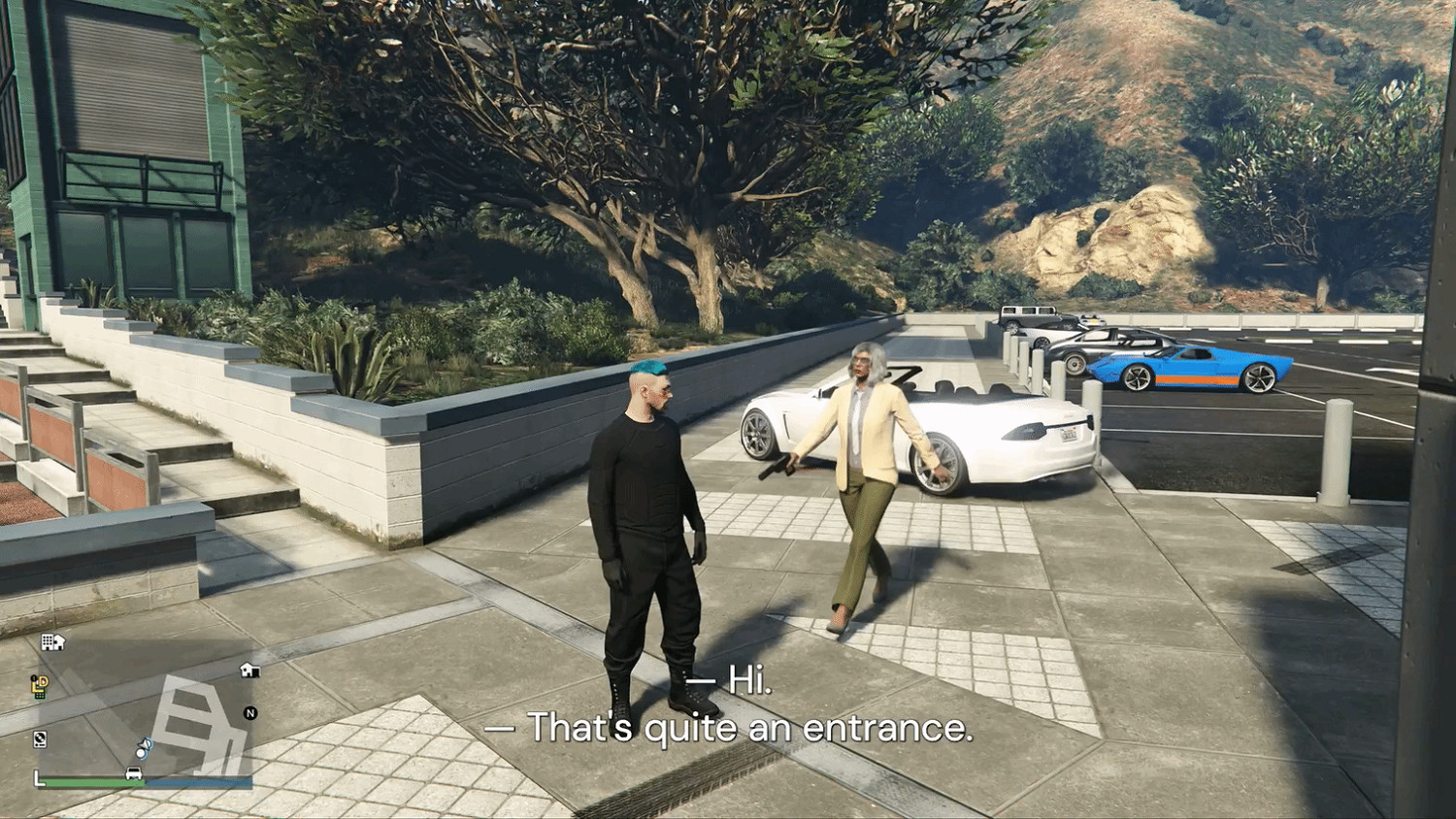Click the record store icon on the minimap
The width and height of the screenshot is (1456, 819).
tap(40, 737)
